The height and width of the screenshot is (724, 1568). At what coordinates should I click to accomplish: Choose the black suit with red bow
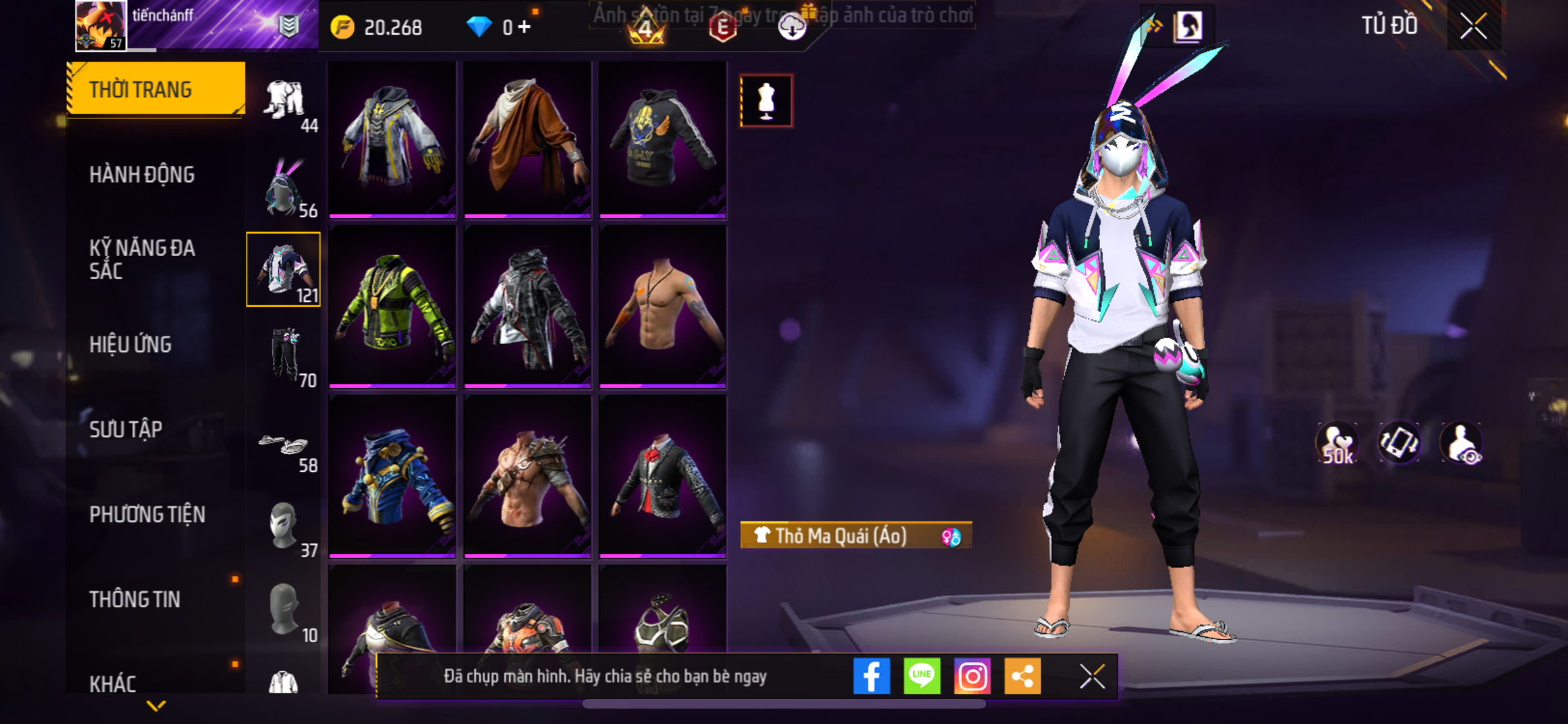(662, 476)
